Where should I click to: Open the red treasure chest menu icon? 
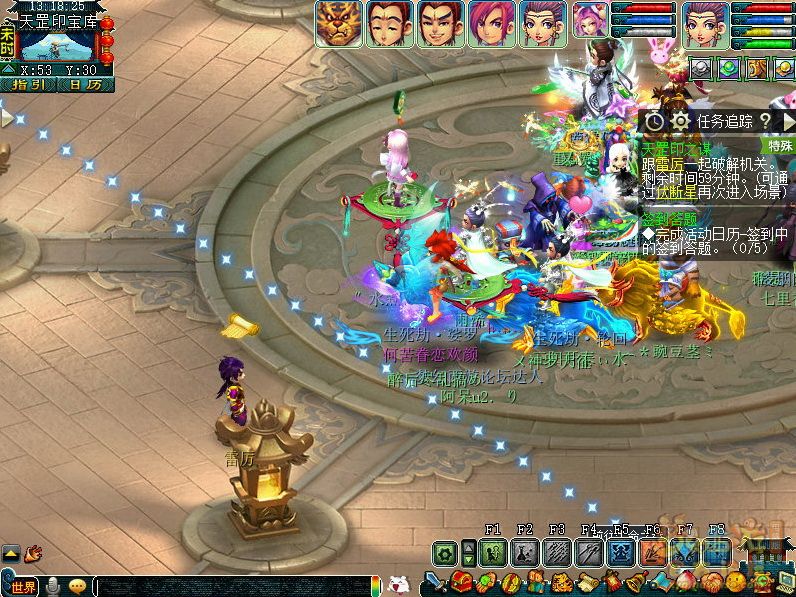coord(460,582)
